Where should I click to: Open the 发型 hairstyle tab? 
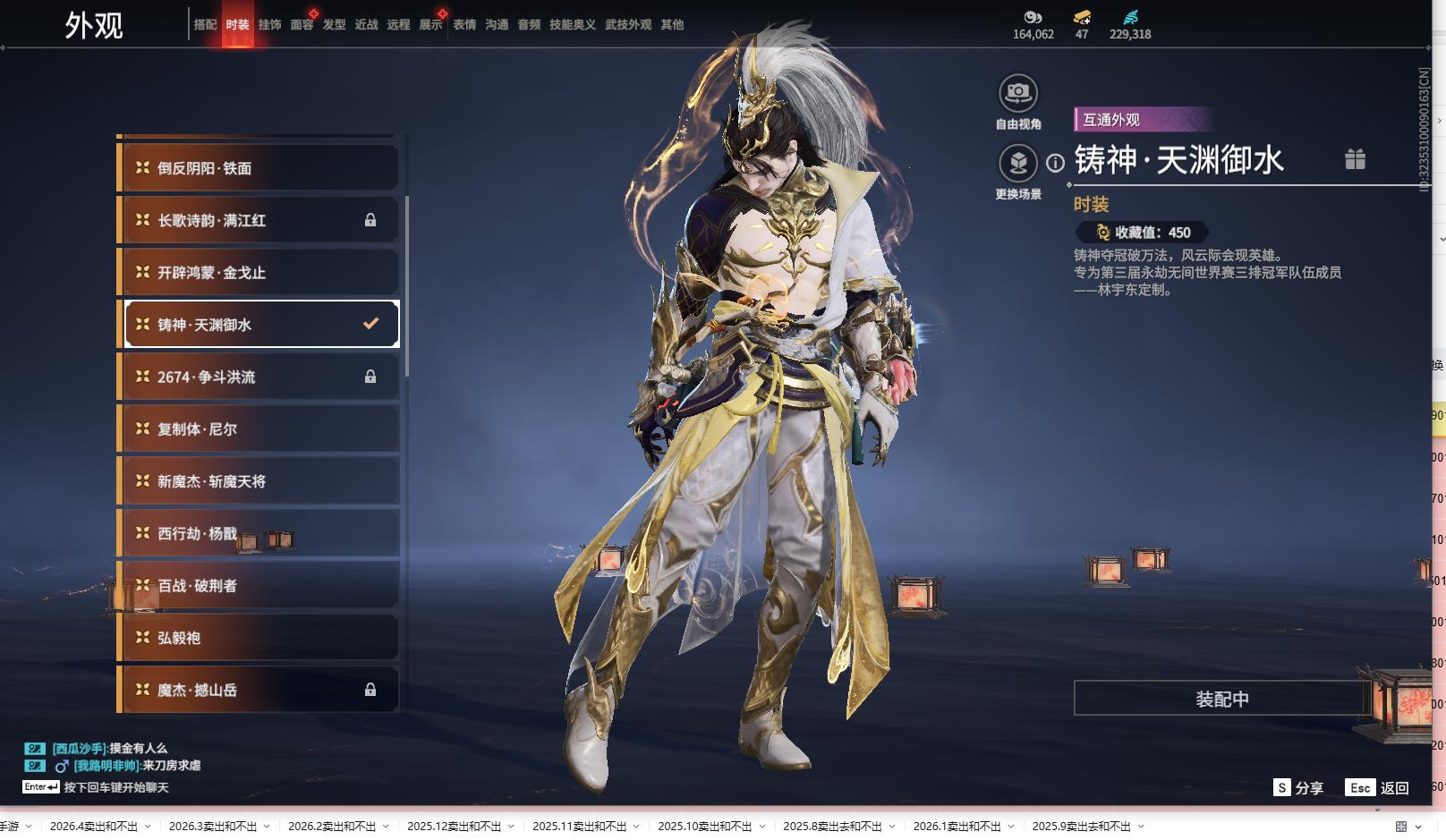[334, 25]
